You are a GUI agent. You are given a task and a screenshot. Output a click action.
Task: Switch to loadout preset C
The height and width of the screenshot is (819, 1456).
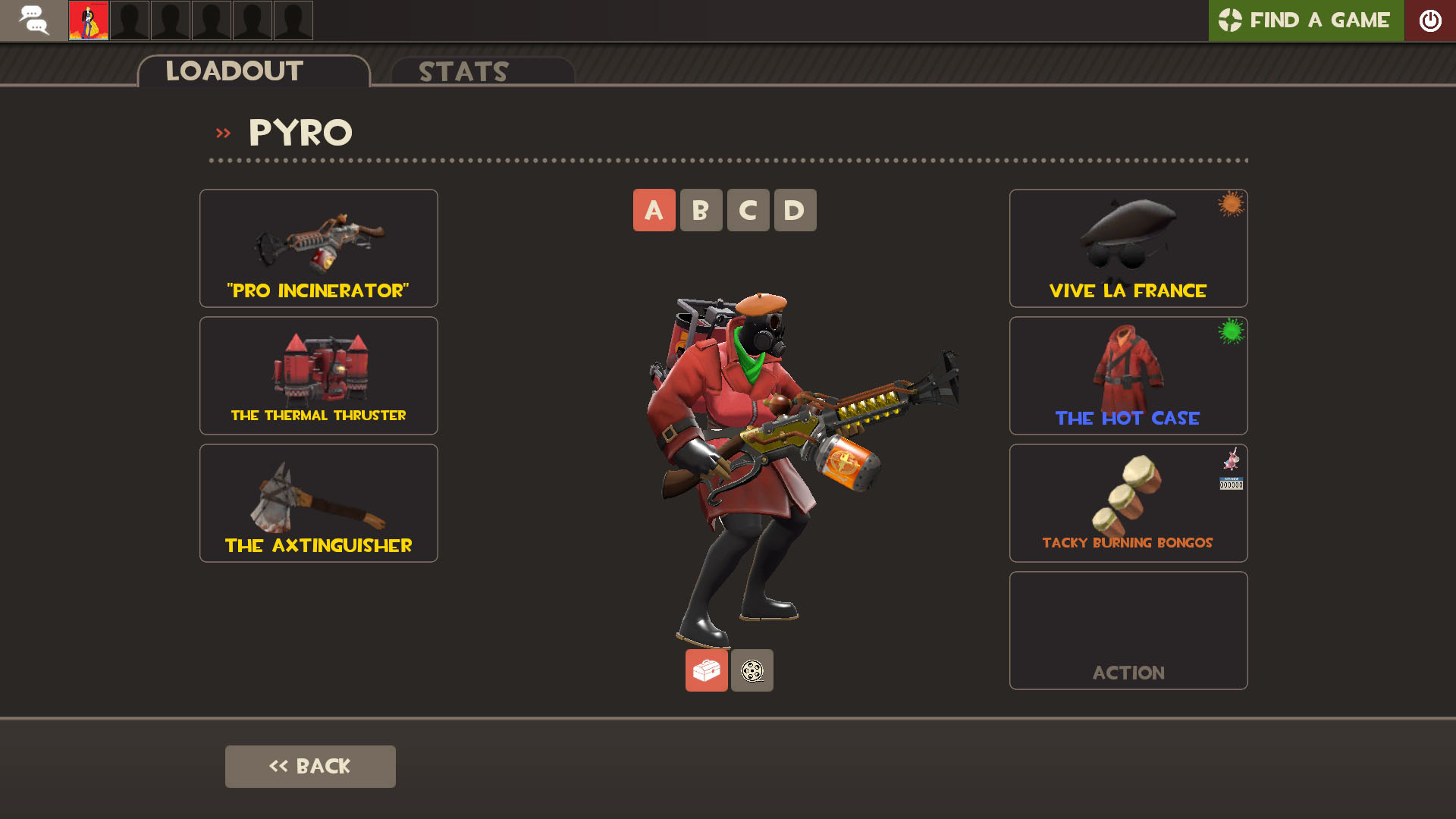(748, 210)
